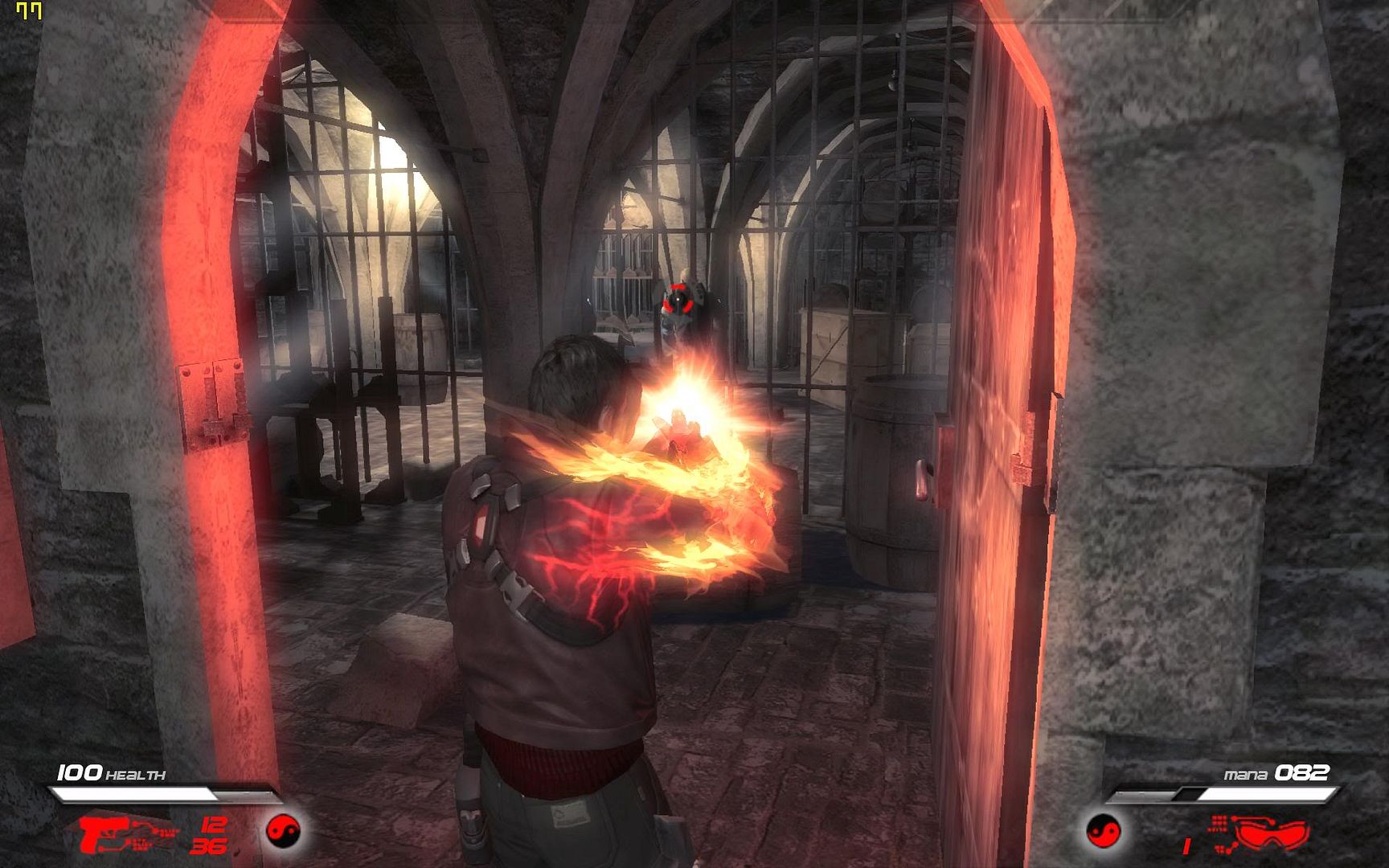Click the yin-yang icon under the mana bar

coord(1103,831)
